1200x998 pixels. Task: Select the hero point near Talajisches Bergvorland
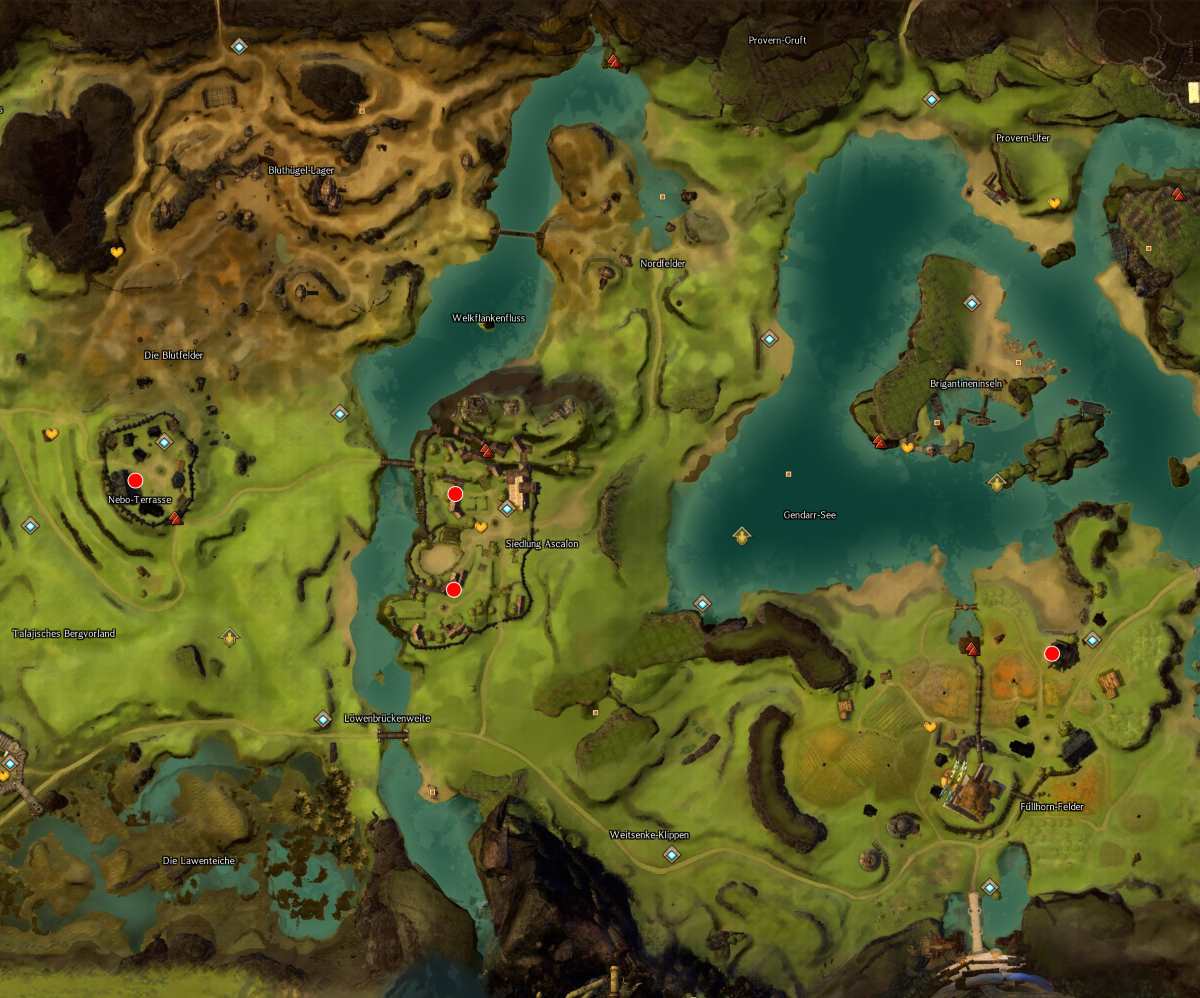point(230,636)
